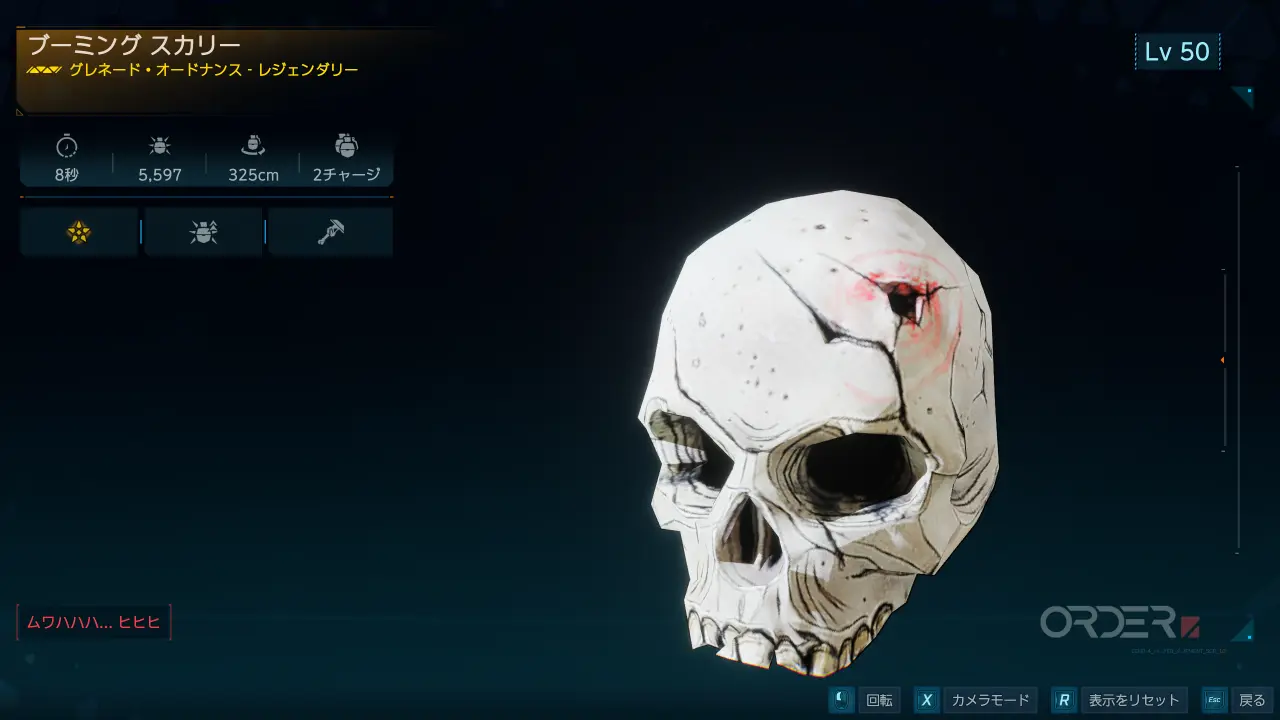Click the fuse timer icon above 8秒
The height and width of the screenshot is (720, 1280).
tap(66, 146)
